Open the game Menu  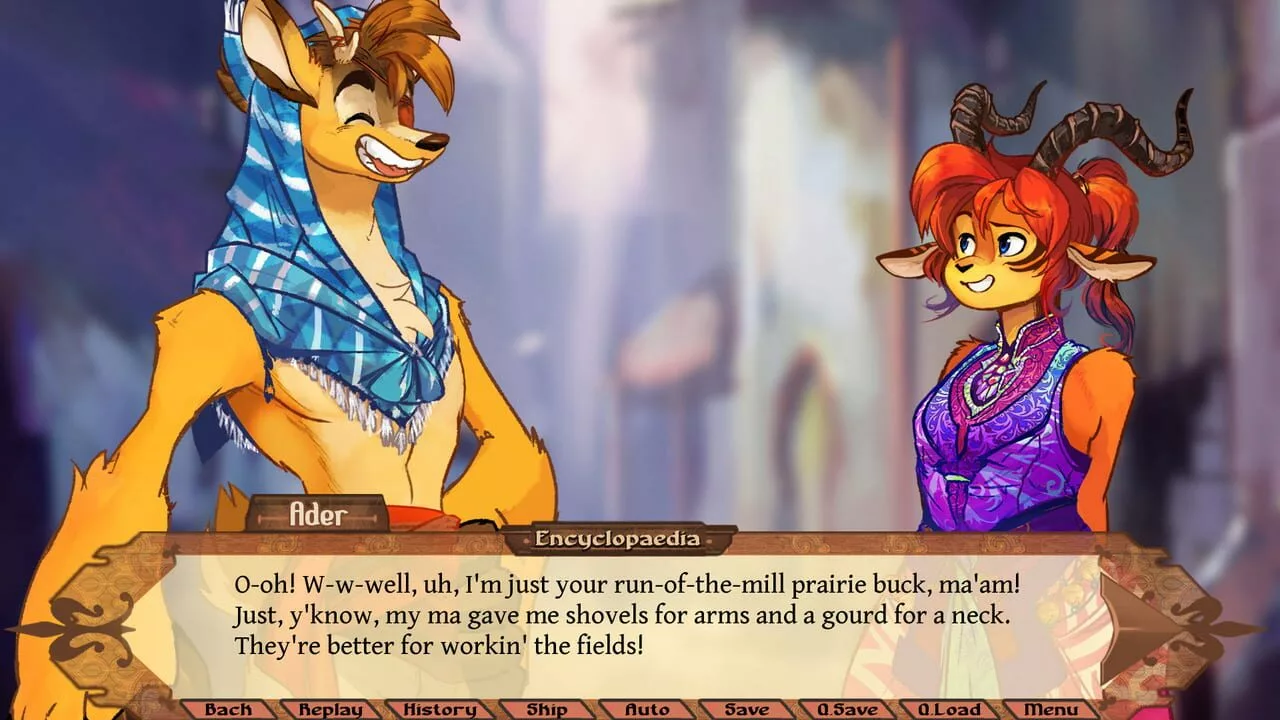[x=1051, y=710]
